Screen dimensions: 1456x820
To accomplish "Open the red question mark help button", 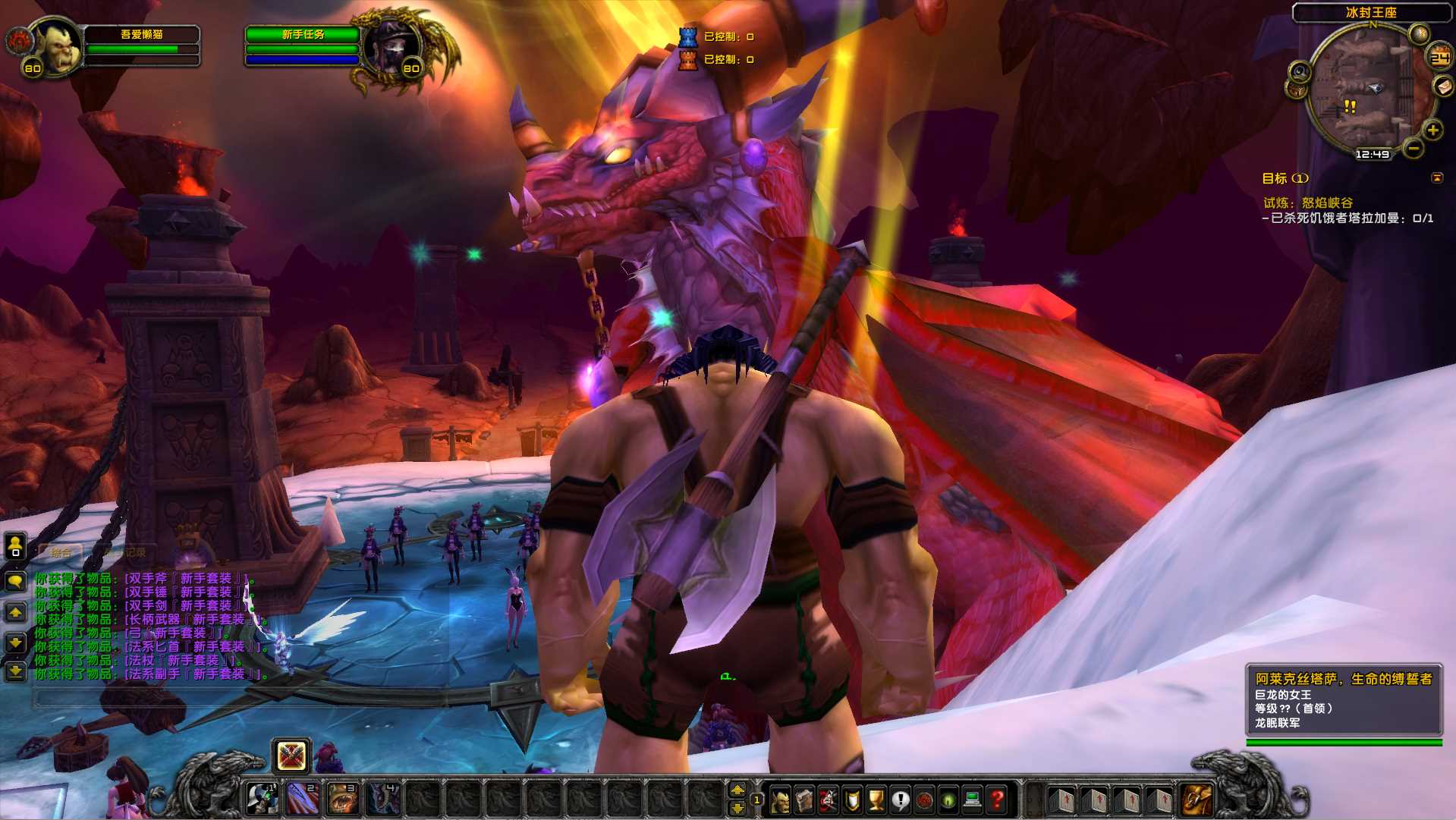I will pos(997,800).
